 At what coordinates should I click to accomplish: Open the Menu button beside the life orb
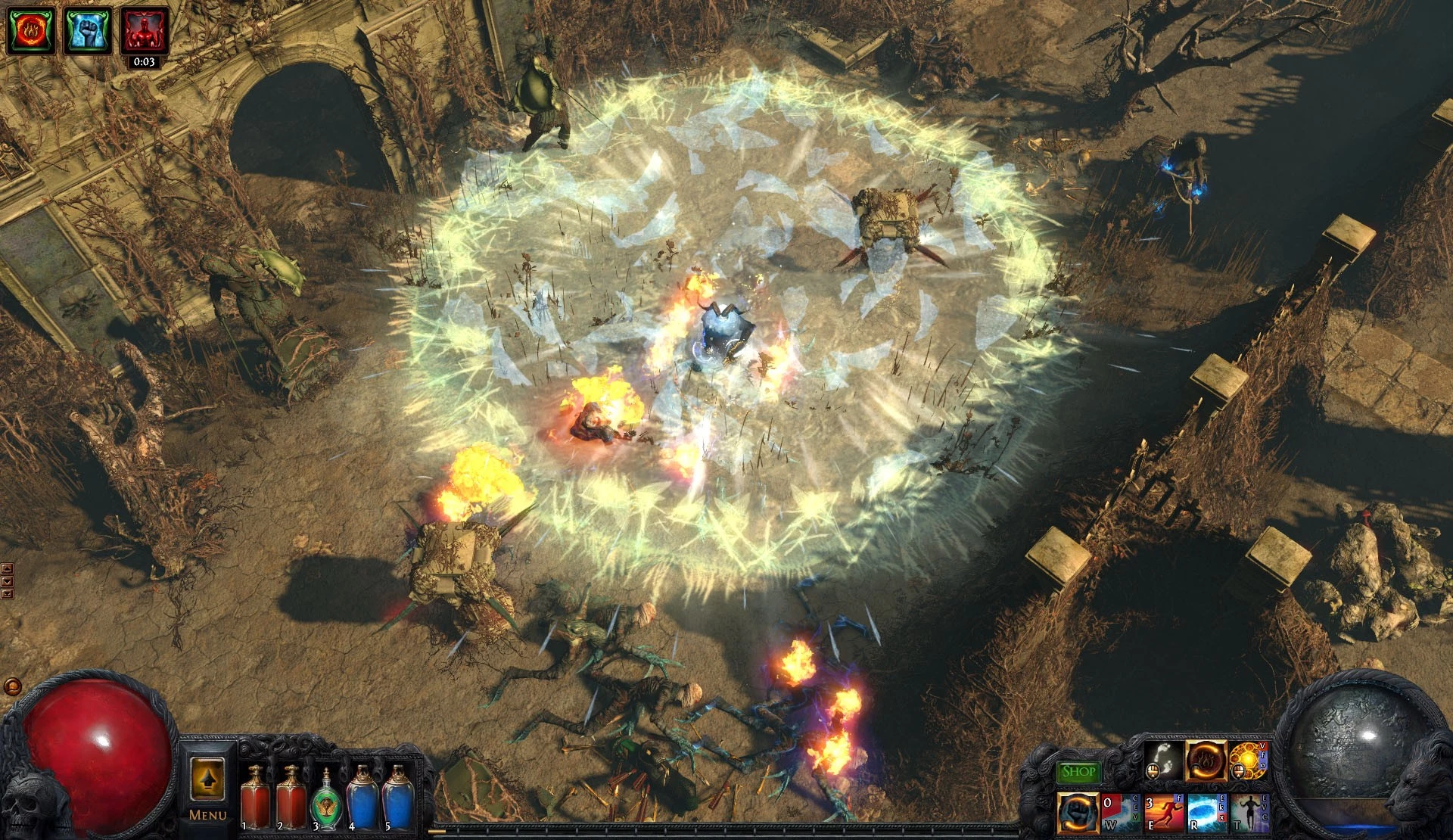(x=207, y=789)
